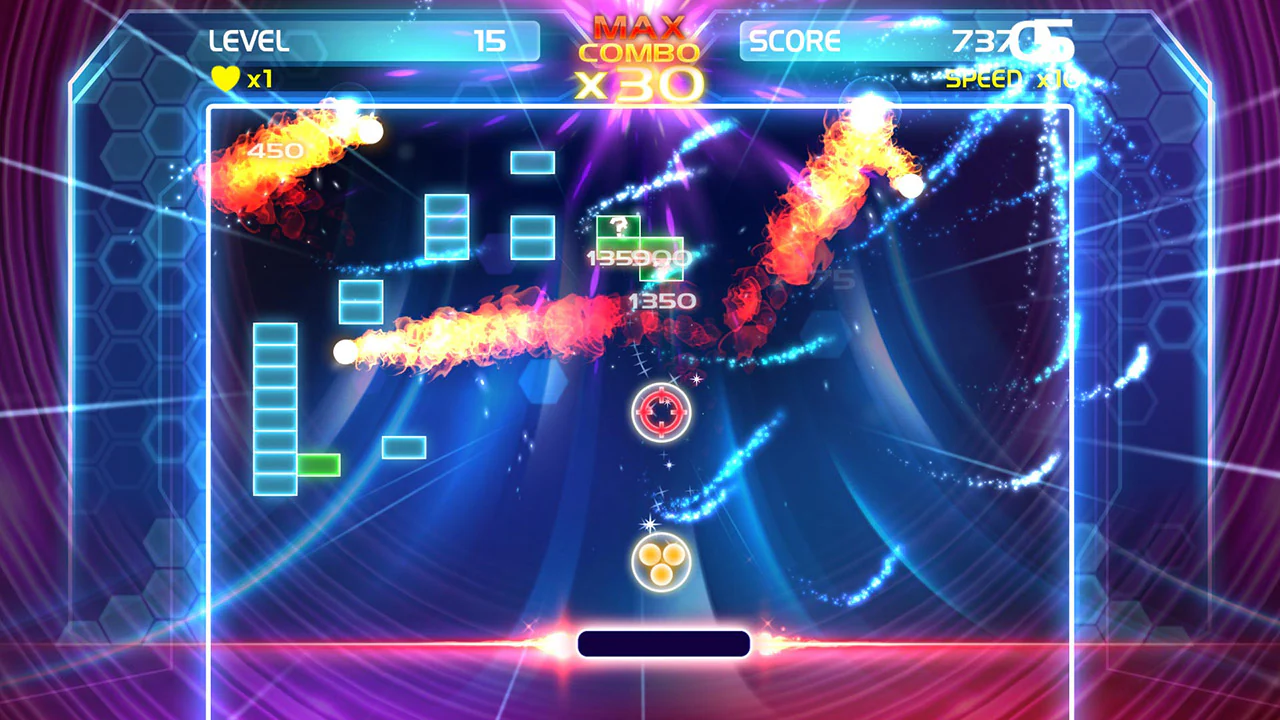Click the small green brick below the left column
1280x720 pixels.
318,466
